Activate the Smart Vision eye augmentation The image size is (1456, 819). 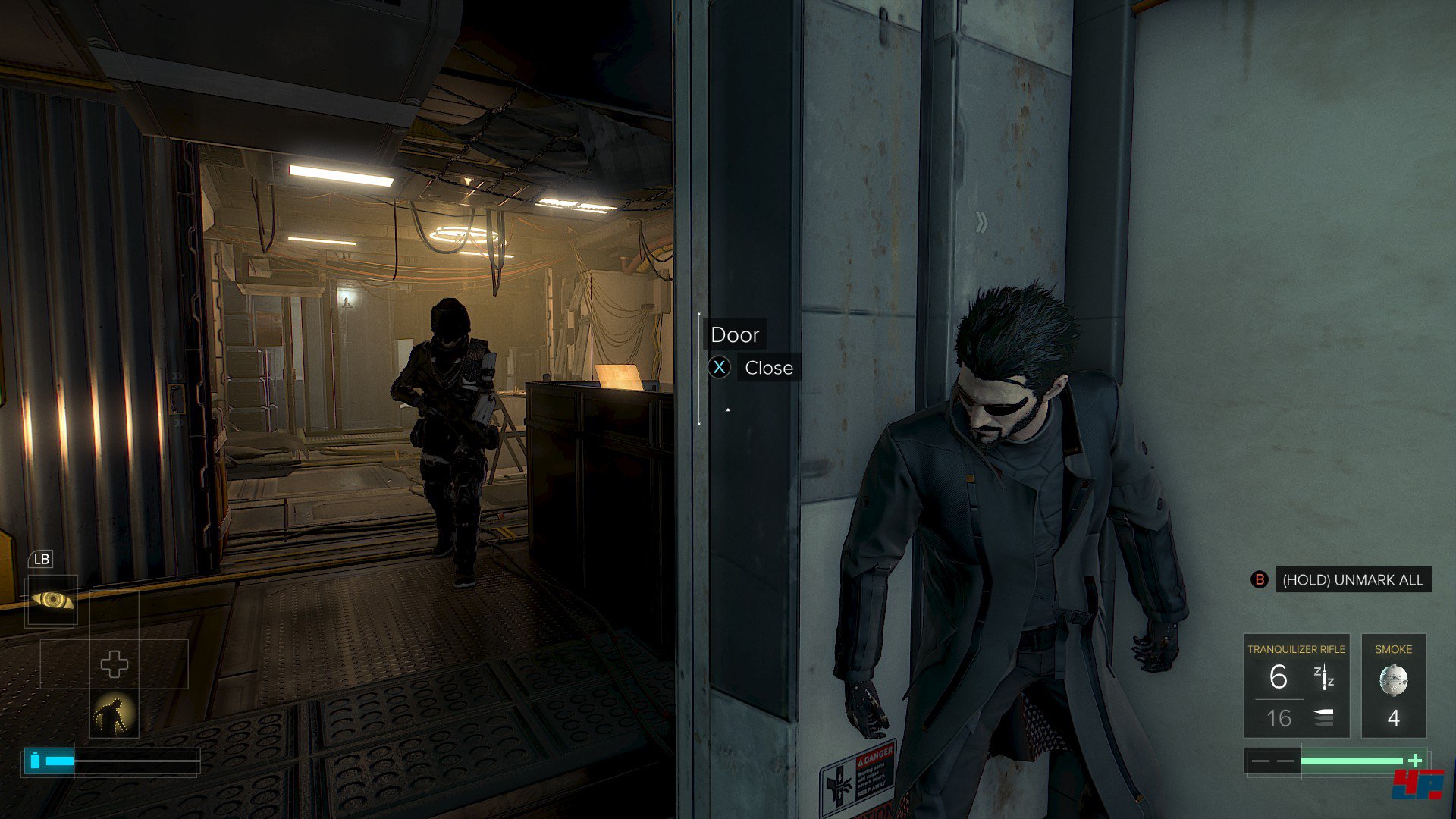click(x=52, y=601)
